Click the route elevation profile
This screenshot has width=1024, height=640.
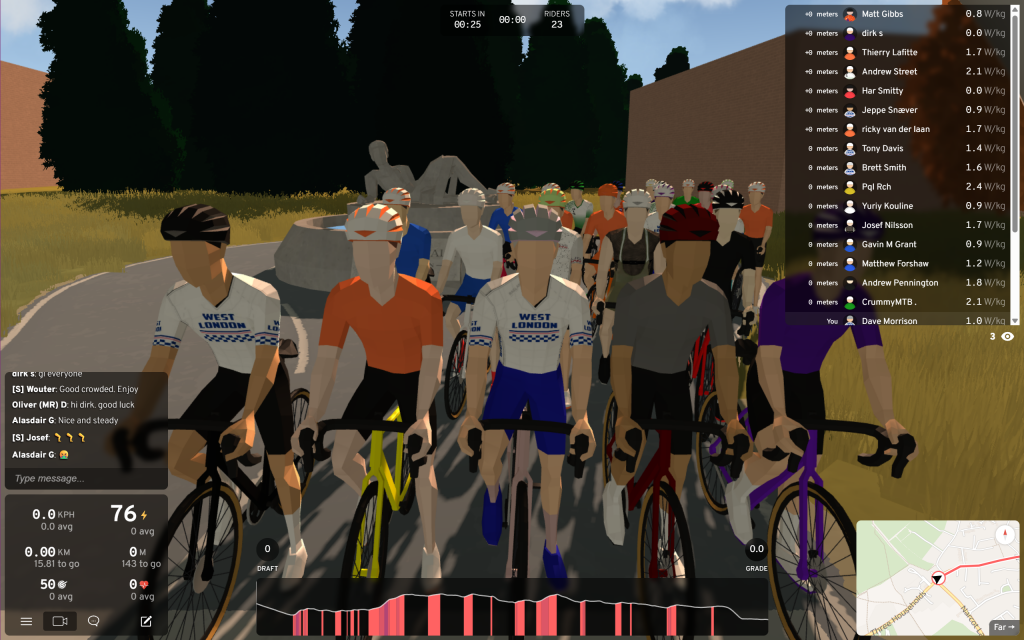pos(512,606)
